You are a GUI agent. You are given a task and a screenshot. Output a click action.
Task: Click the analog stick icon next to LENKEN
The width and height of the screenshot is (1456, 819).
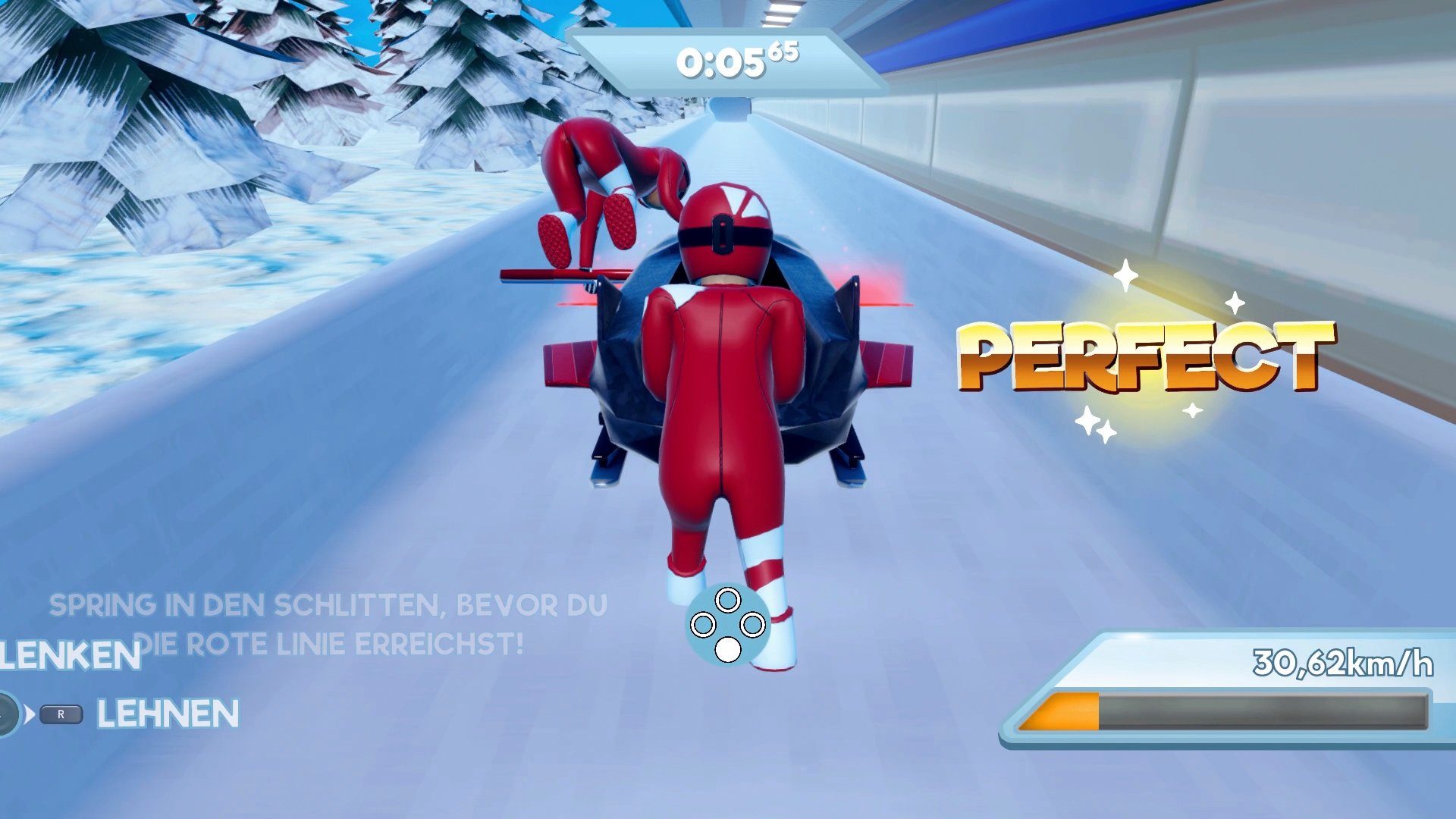[x=8, y=713]
